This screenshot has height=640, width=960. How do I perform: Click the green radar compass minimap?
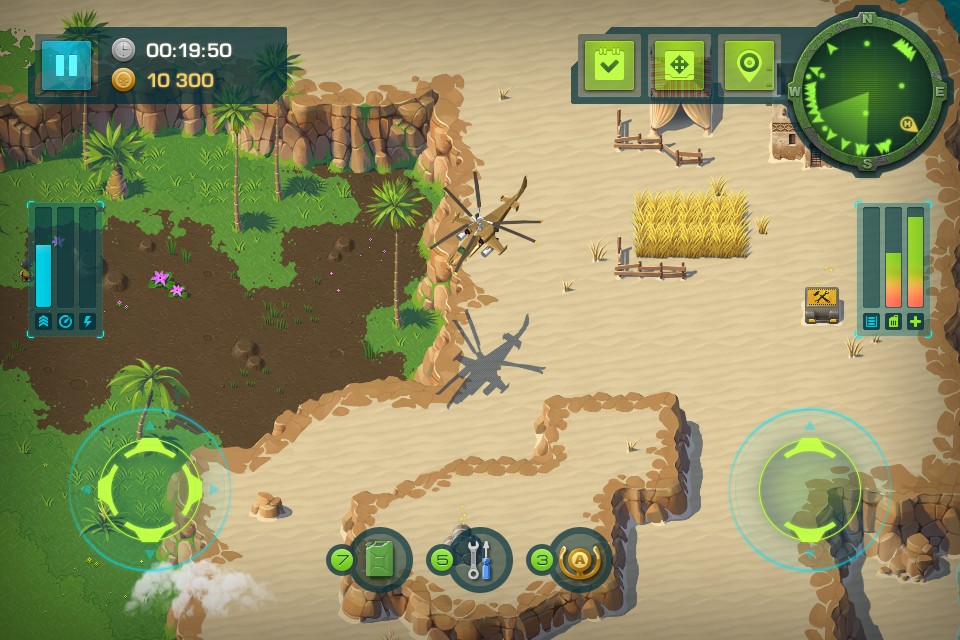(x=868, y=92)
